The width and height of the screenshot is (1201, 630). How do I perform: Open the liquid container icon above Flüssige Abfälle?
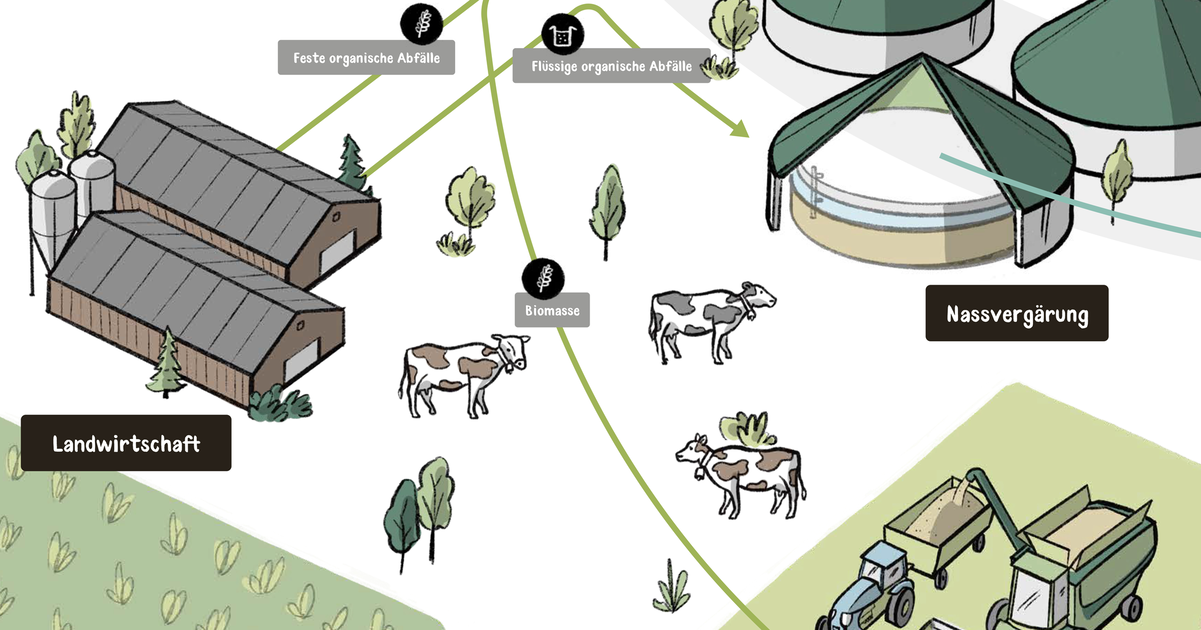562,35
